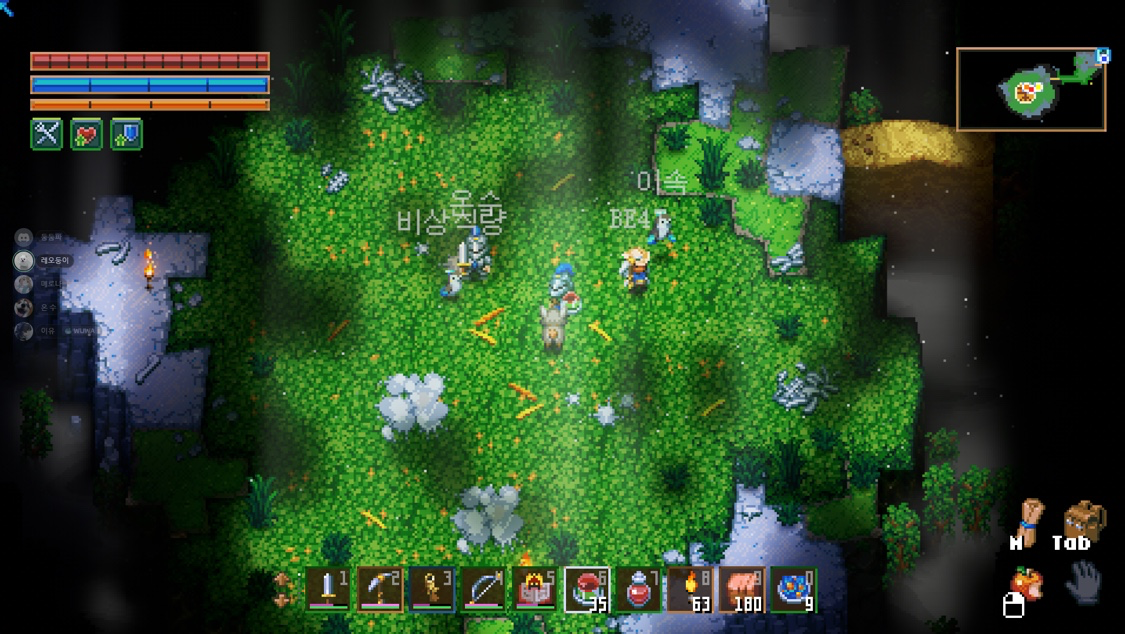Select the pink block stack of 180
The image size is (1125, 634).
pyautogui.click(x=742, y=589)
